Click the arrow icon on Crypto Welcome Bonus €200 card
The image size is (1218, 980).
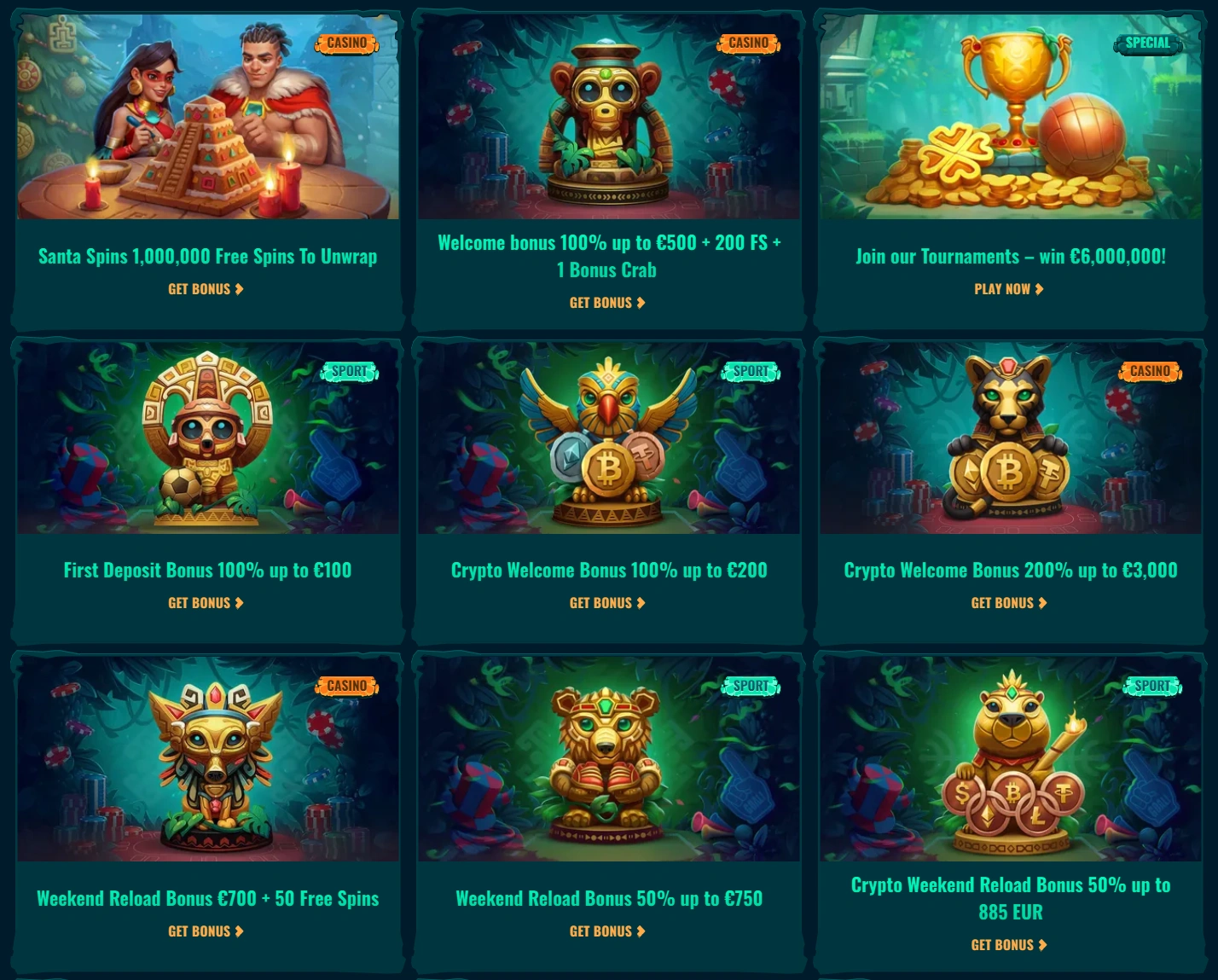(641, 602)
